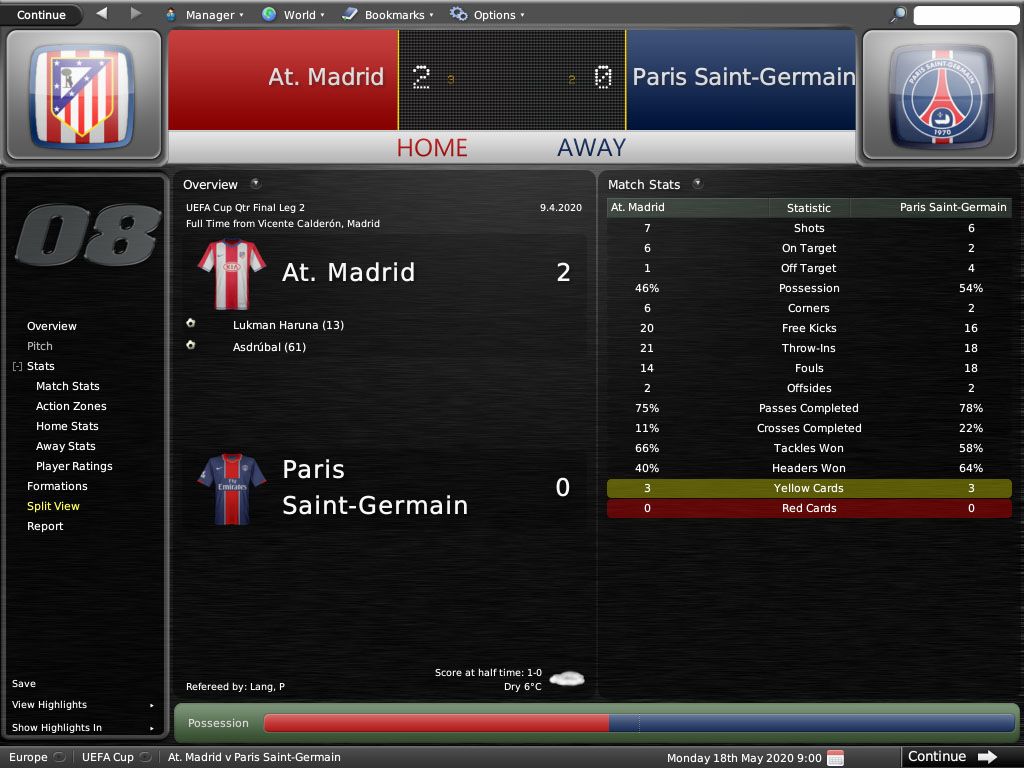1024x768 pixels.
Task: Click the Continue button at top left
Action: (41, 15)
